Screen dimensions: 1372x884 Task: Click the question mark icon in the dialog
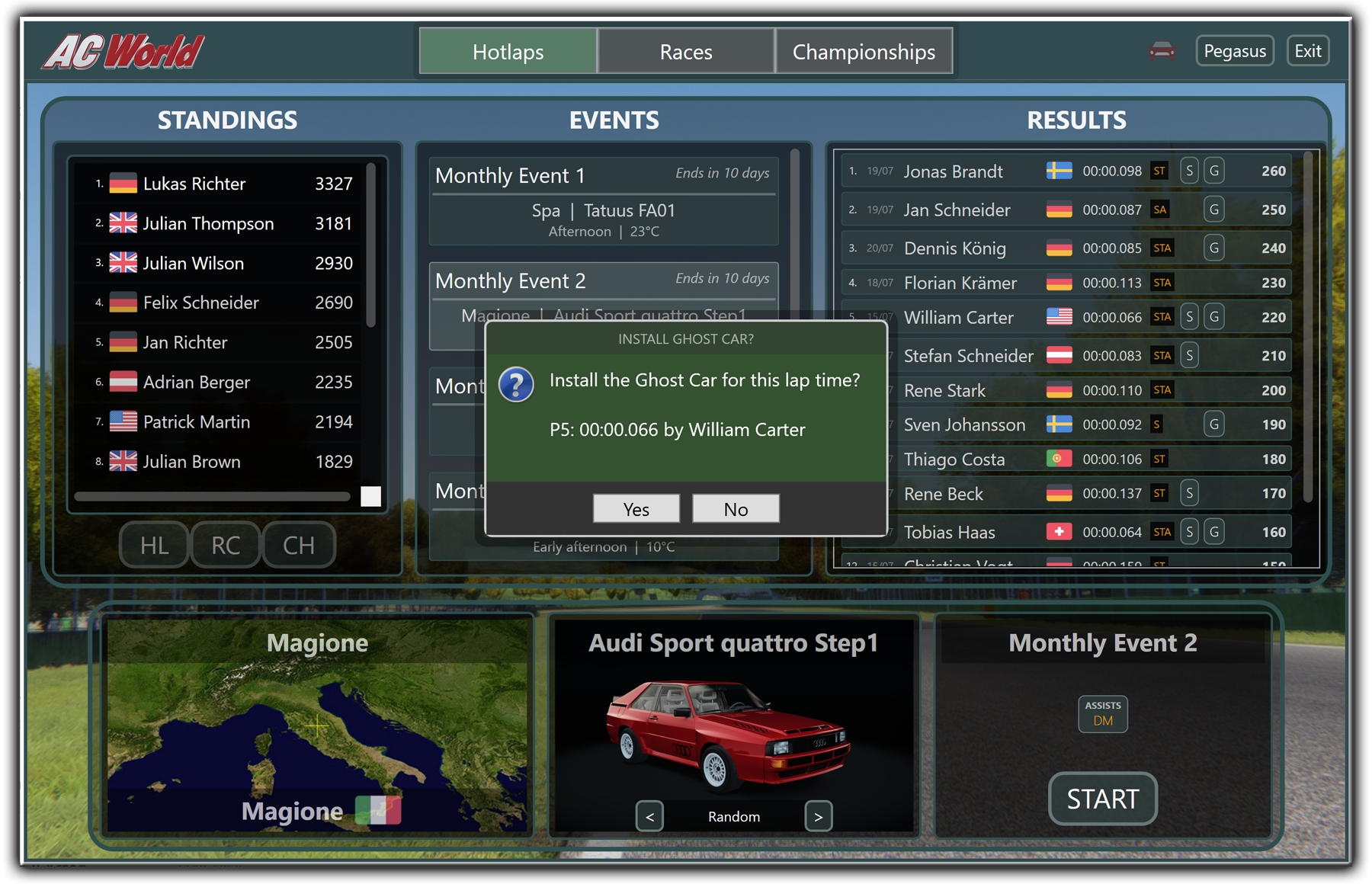coord(516,385)
